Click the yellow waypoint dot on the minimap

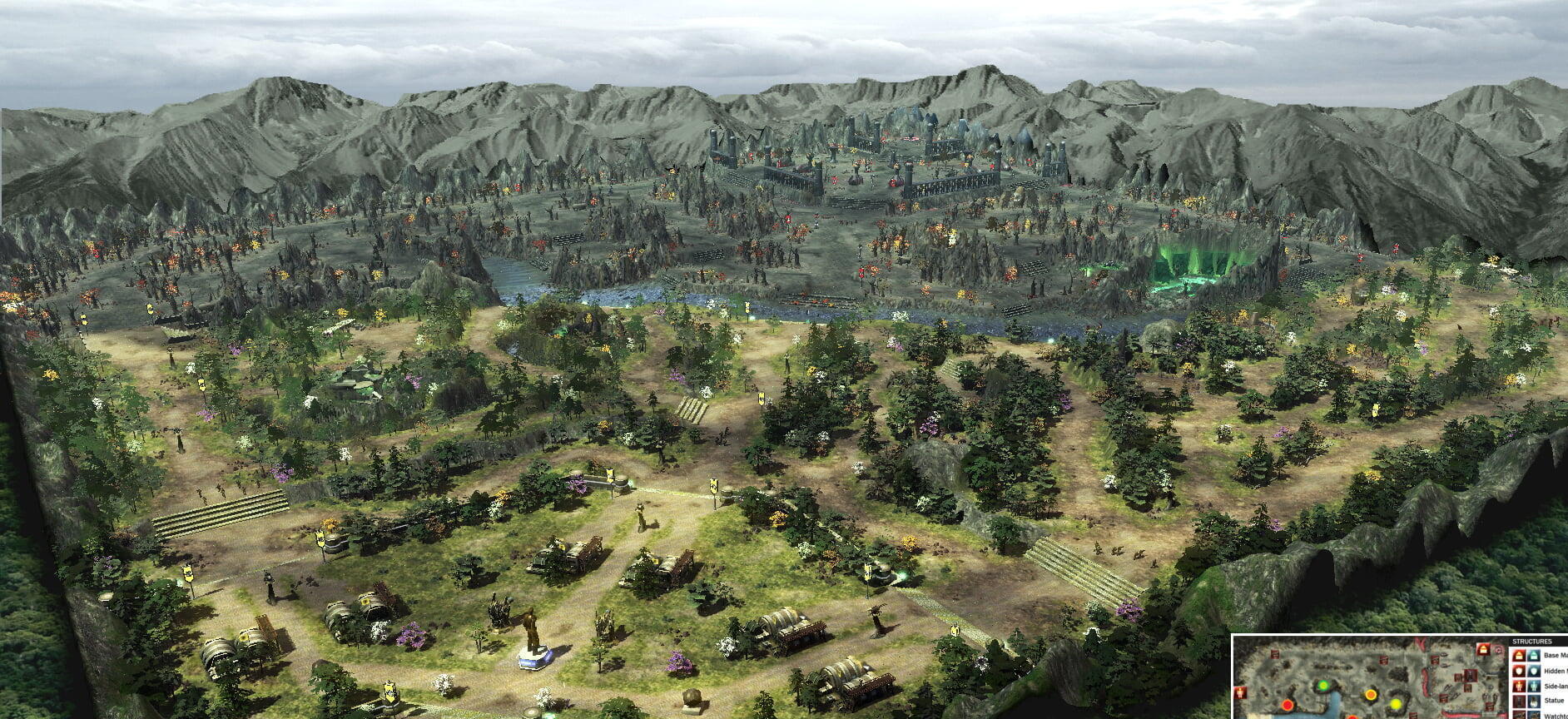click(1395, 705)
